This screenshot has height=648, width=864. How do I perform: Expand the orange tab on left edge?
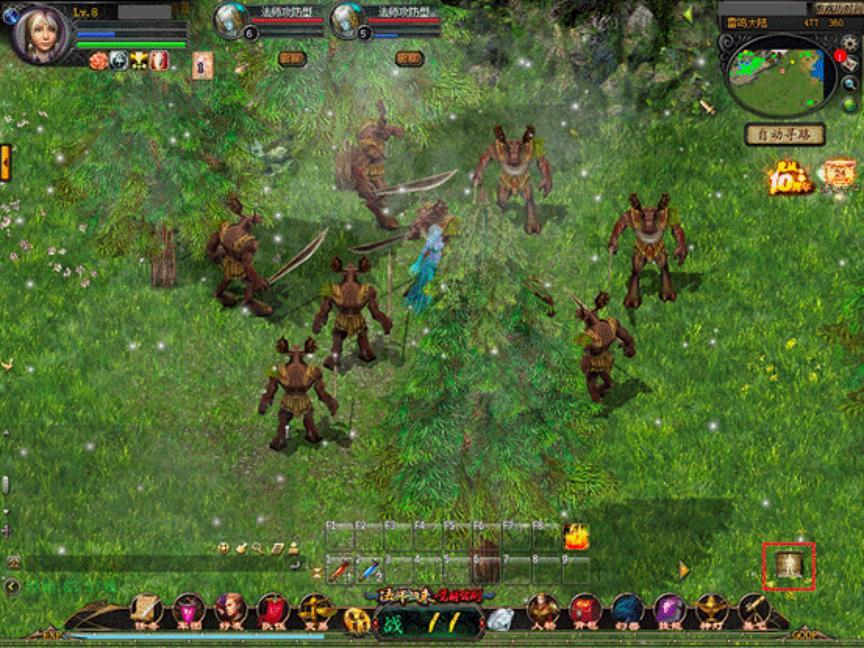(5, 162)
